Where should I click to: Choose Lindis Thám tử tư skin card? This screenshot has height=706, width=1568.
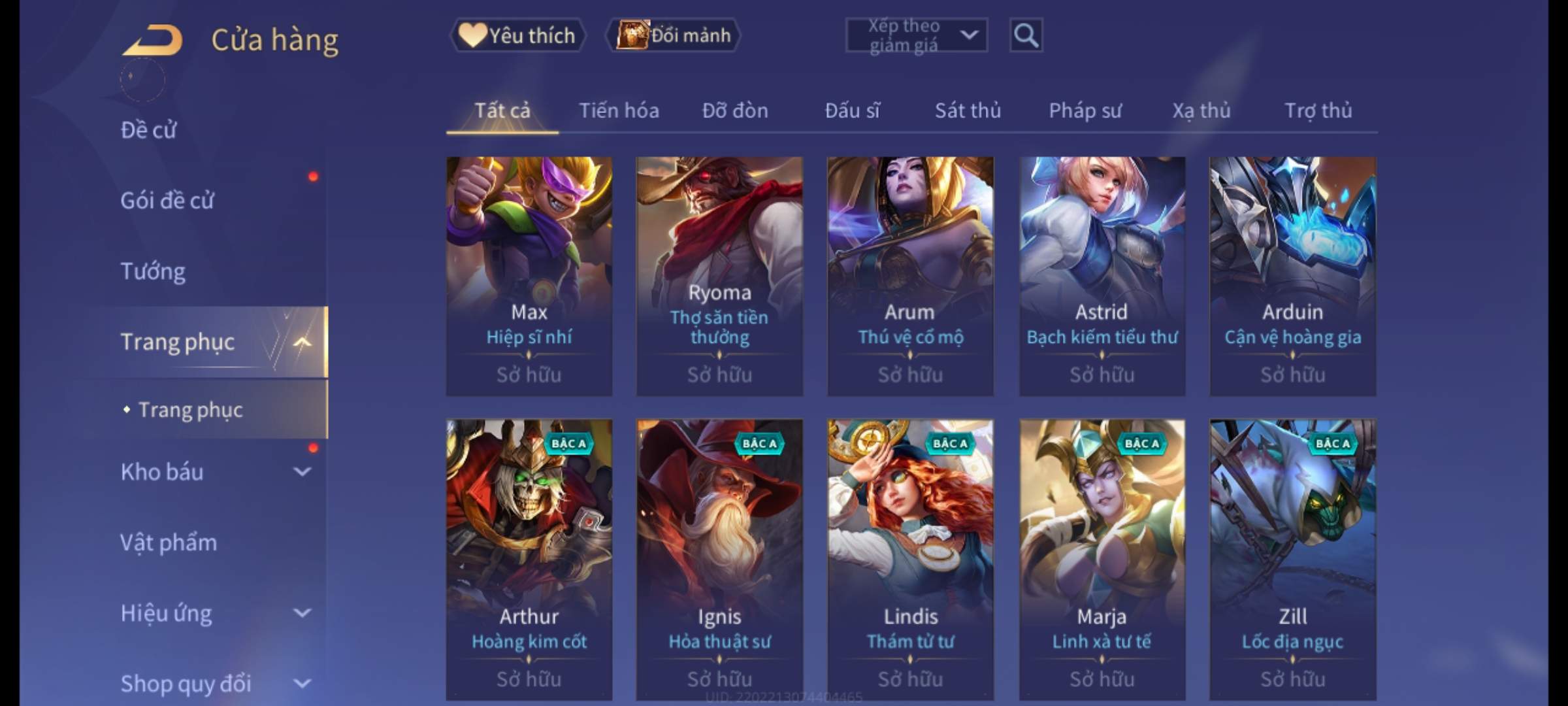(910, 559)
